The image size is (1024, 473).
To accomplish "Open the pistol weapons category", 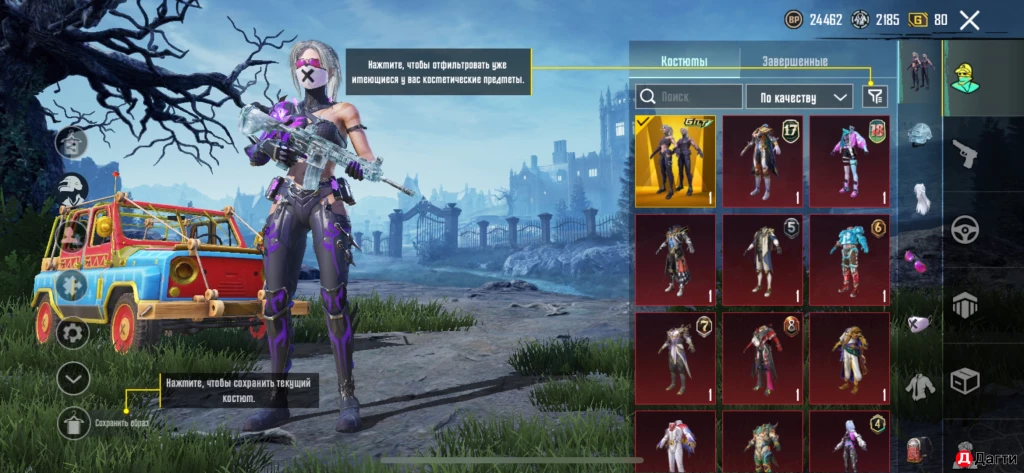I will [x=965, y=153].
